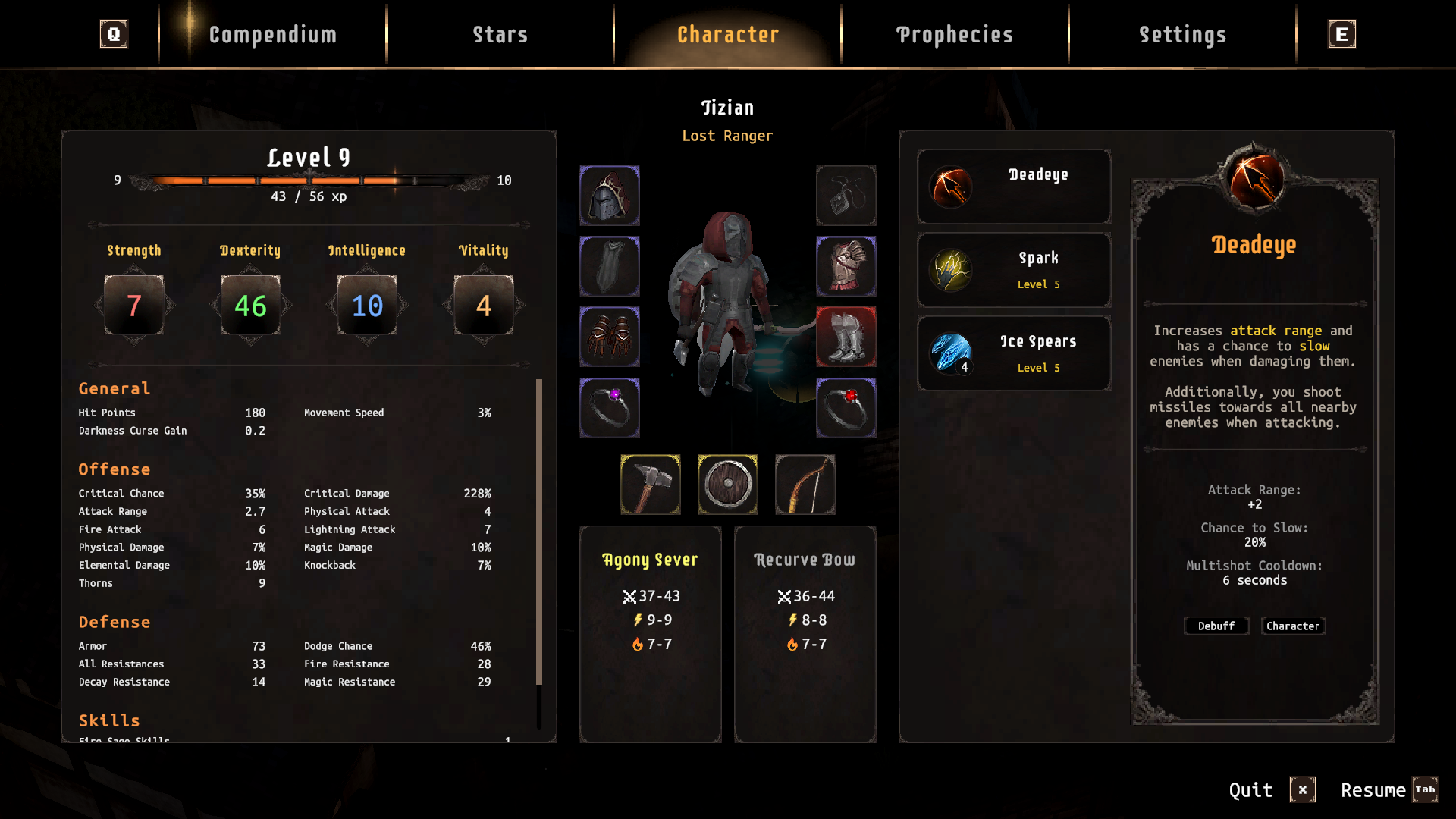Image resolution: width=1456 pixels, height=819 pixels.
Task: Select the amulet equipment slot
Action: click(x=846, y=196)
